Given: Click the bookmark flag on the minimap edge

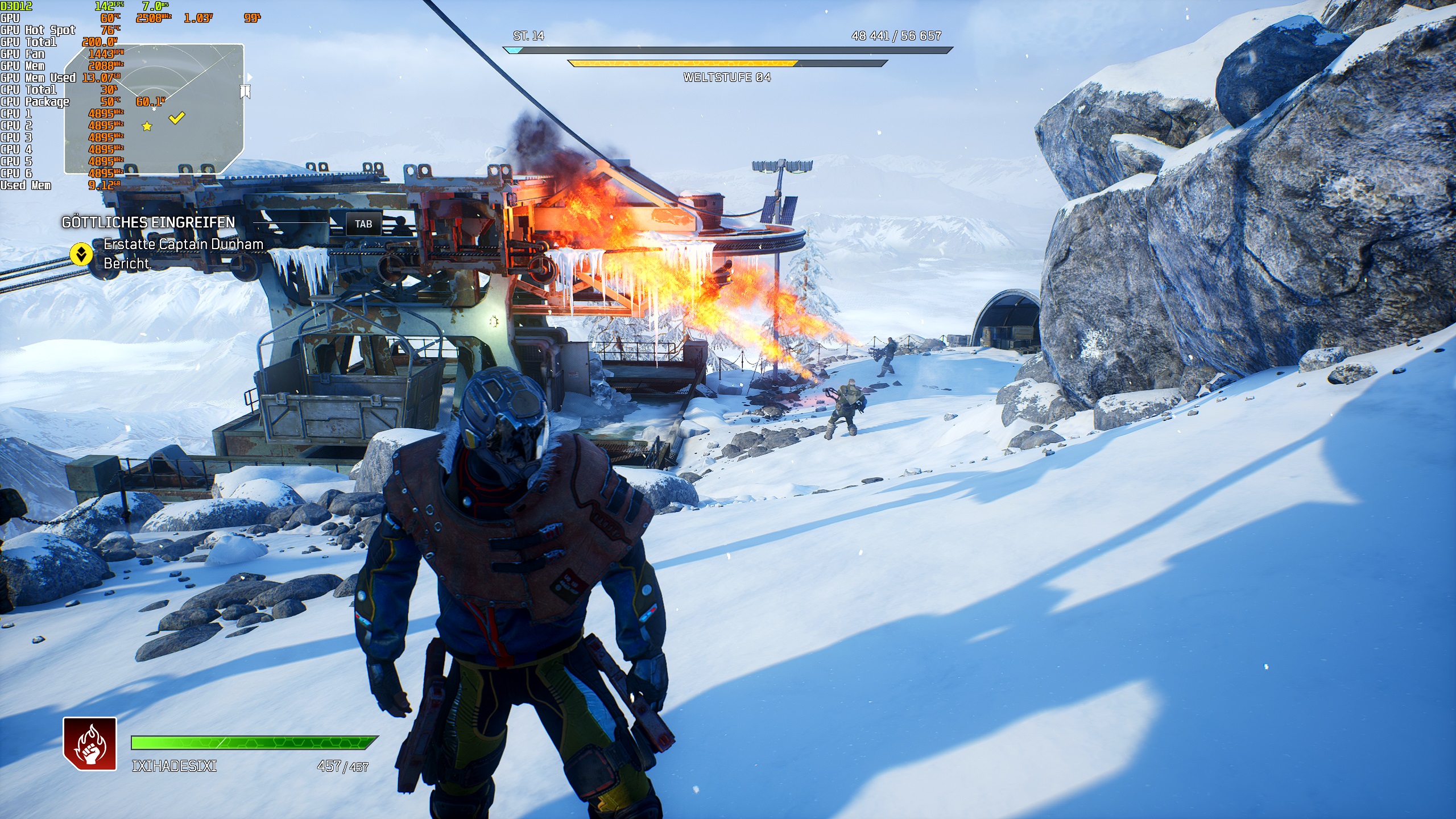Looking at the screenshot, I should (x=245, y=91).
